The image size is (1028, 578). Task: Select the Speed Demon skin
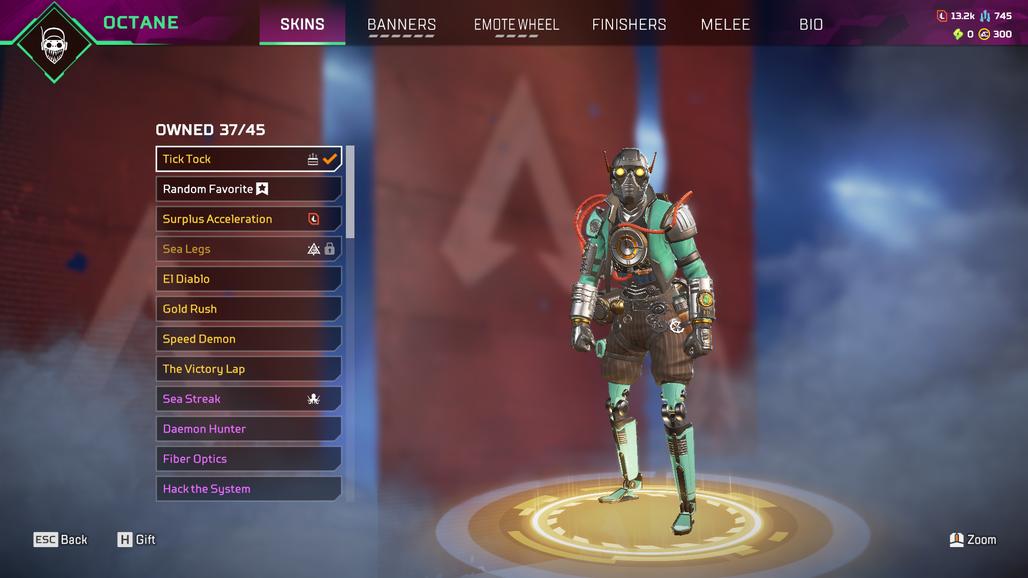pos(248,339)
